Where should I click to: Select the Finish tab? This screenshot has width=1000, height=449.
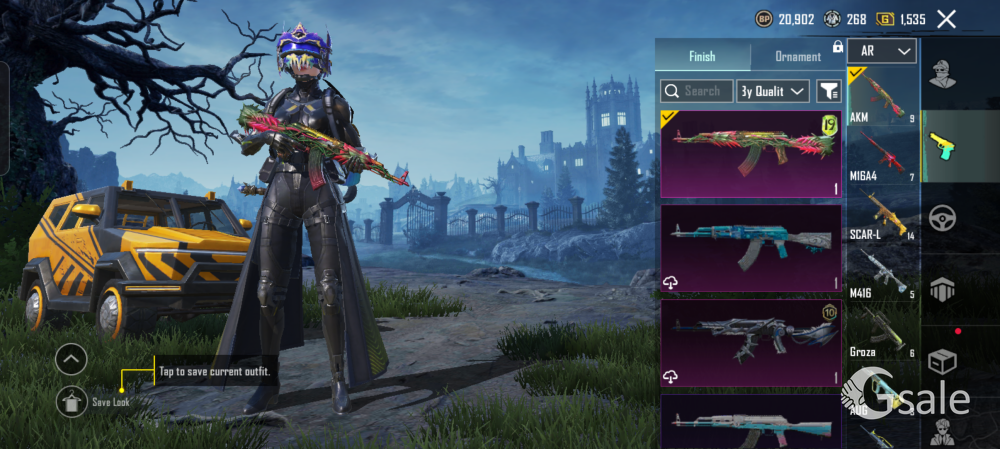(x=702, y=57)
